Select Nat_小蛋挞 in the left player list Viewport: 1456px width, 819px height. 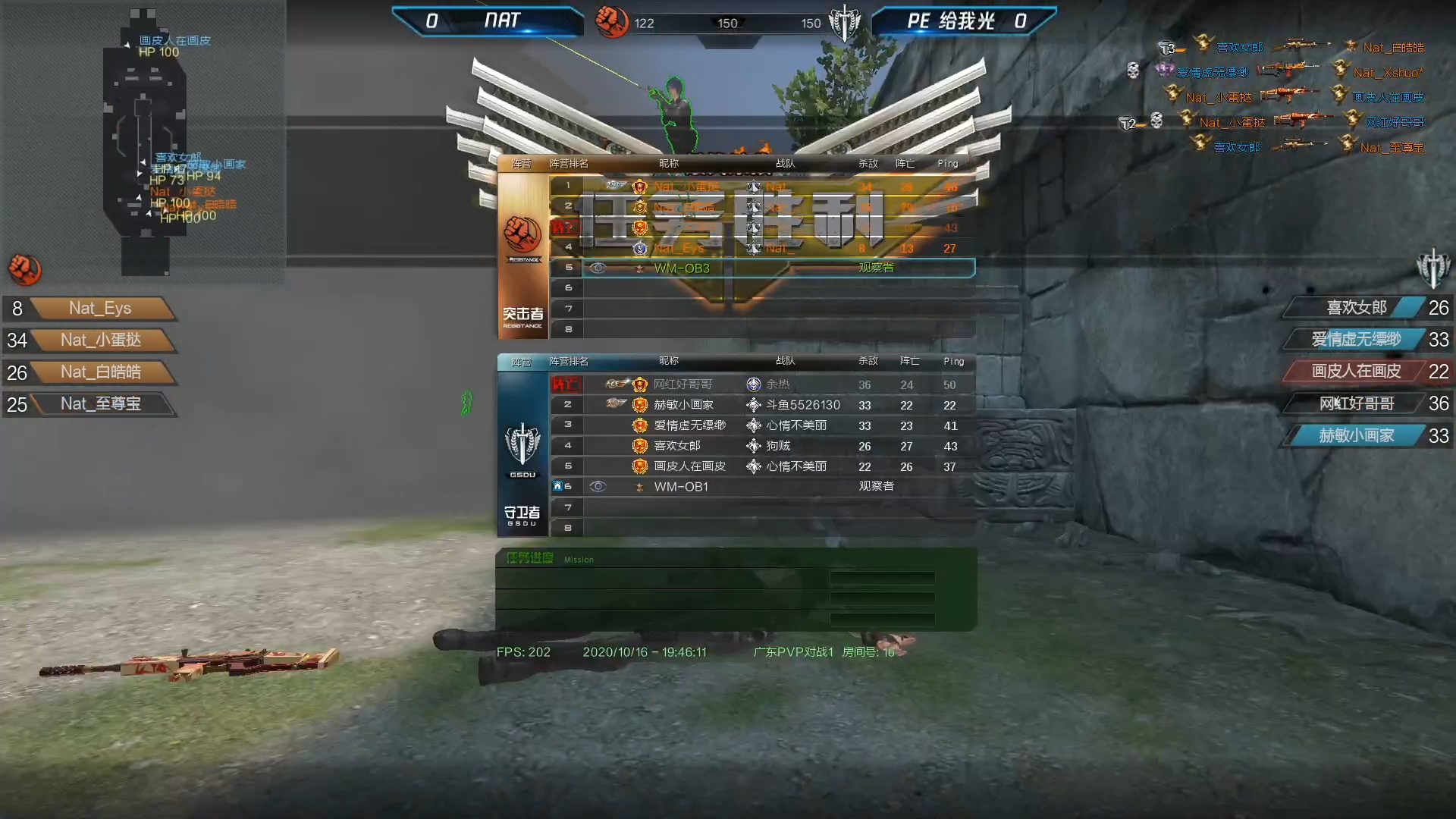click(x=101, y=340)
